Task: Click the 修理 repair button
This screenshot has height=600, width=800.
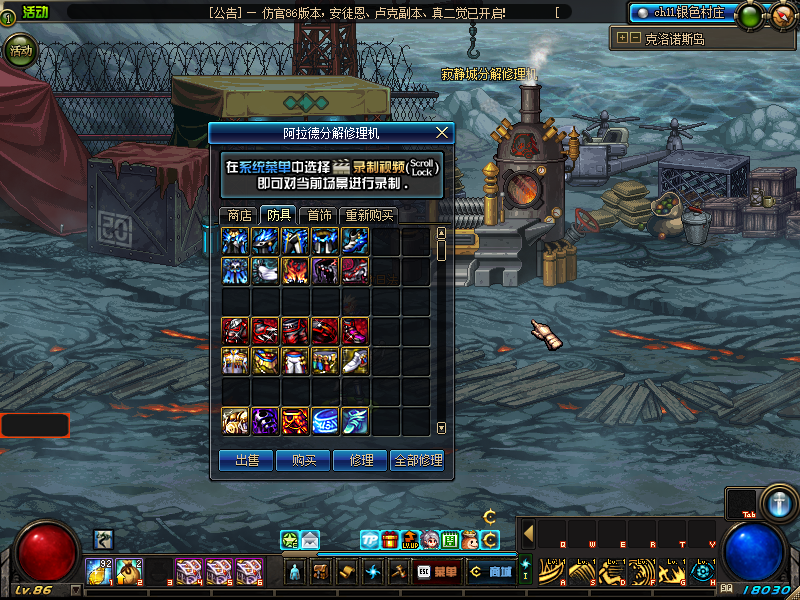Action: (x=361, y=460)
